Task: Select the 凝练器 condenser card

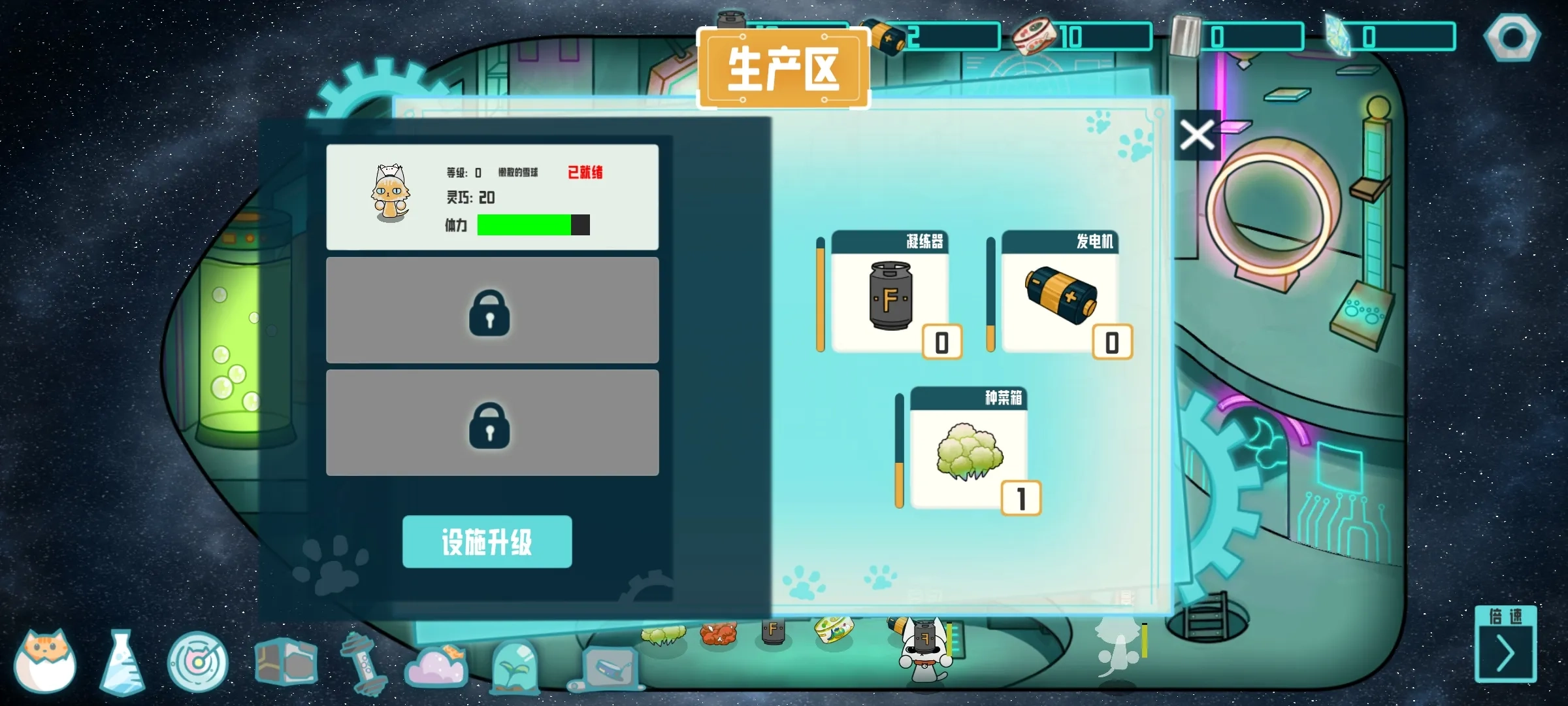Action: pyautogui.click(x=890, y=297)
